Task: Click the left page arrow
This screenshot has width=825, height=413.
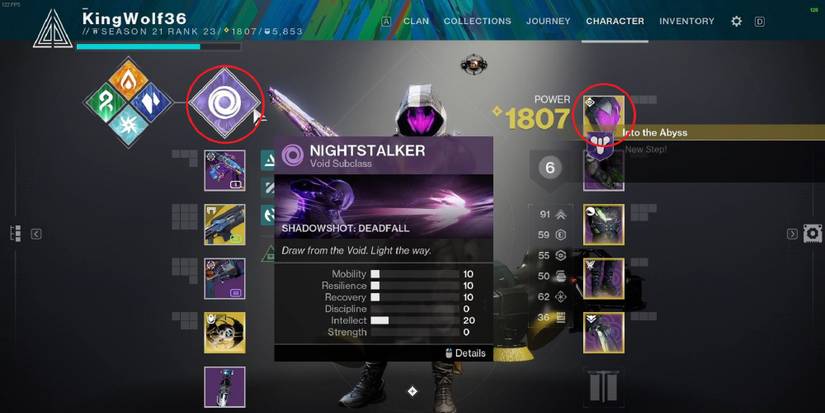Action: click(36, 234)
